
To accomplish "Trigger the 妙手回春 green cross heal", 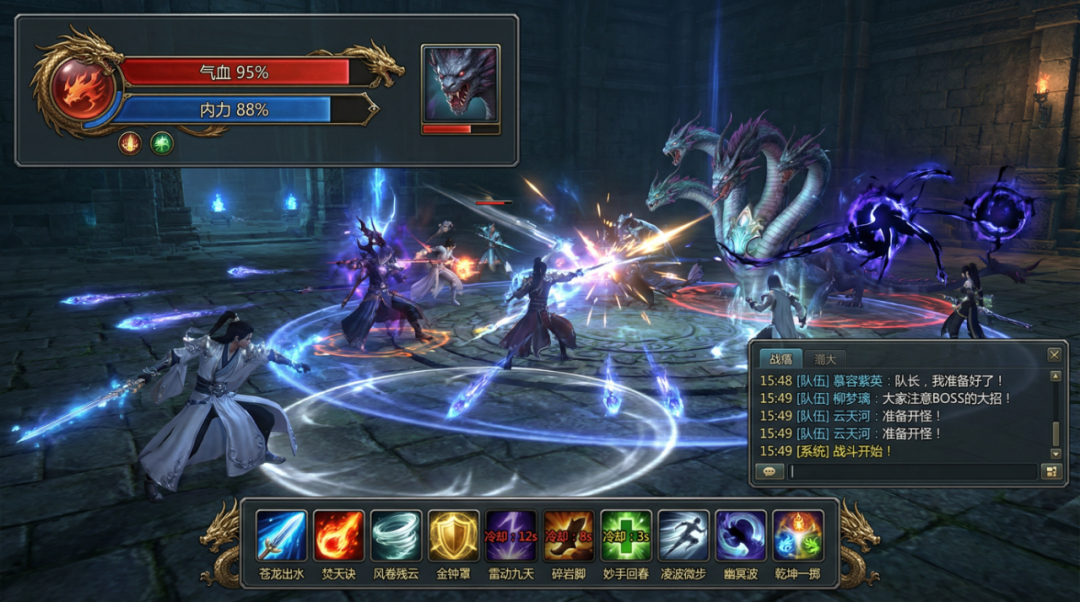I will [x=626, y=535].
